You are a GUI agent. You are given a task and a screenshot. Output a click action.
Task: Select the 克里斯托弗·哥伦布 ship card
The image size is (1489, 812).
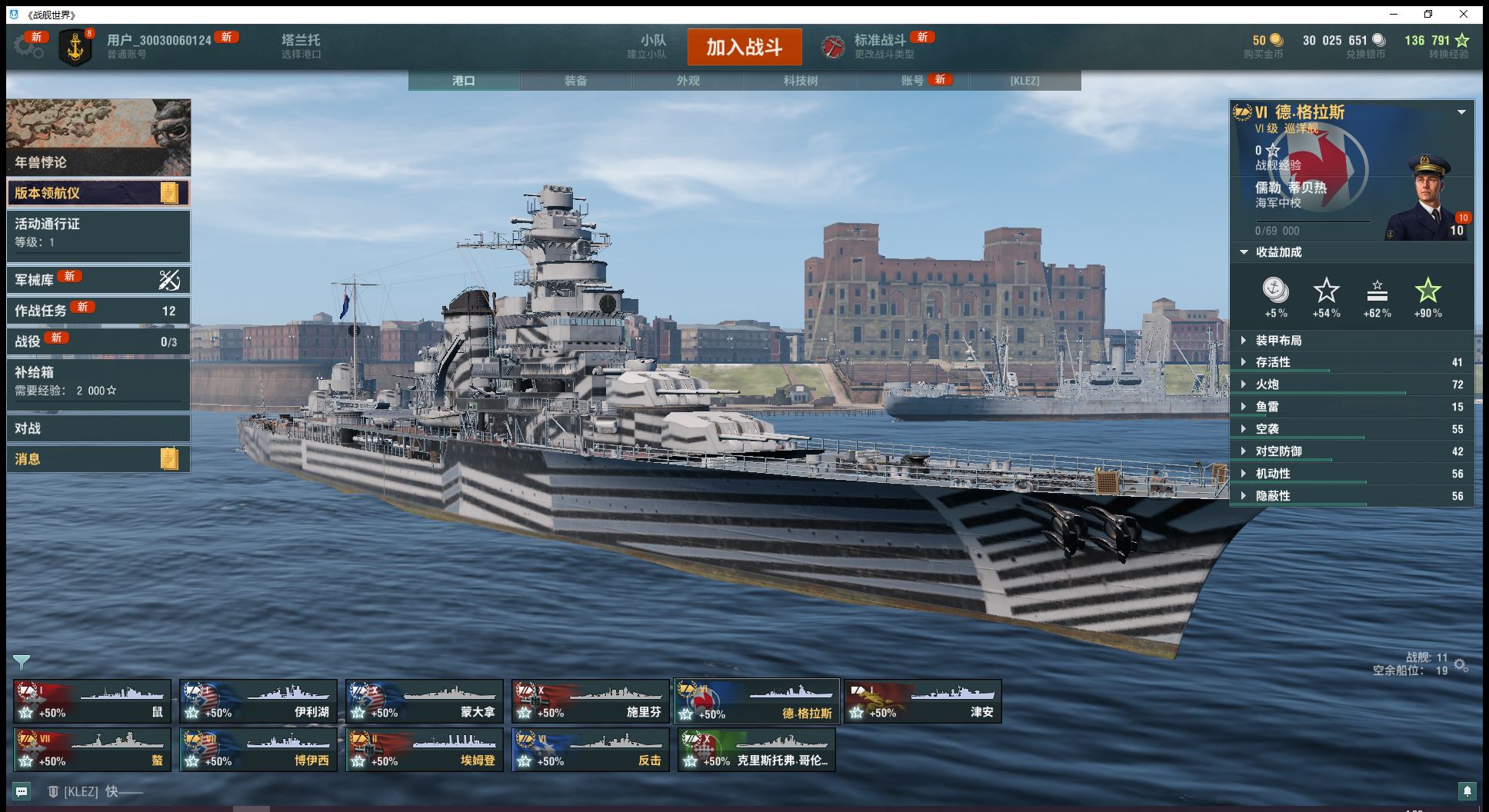pyautogui.click(x=756, y=750)
